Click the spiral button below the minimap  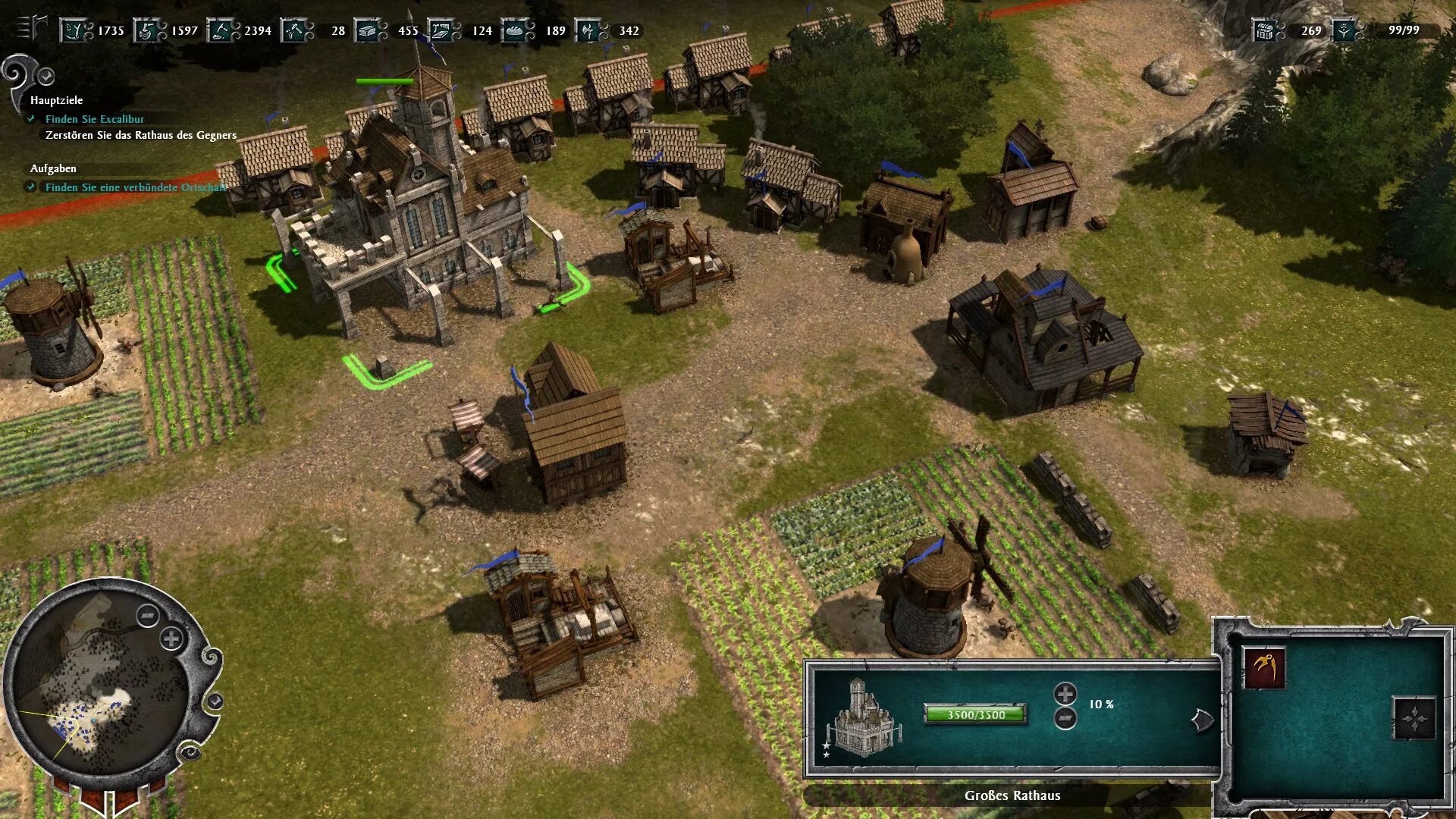click(x=190, y=752)
